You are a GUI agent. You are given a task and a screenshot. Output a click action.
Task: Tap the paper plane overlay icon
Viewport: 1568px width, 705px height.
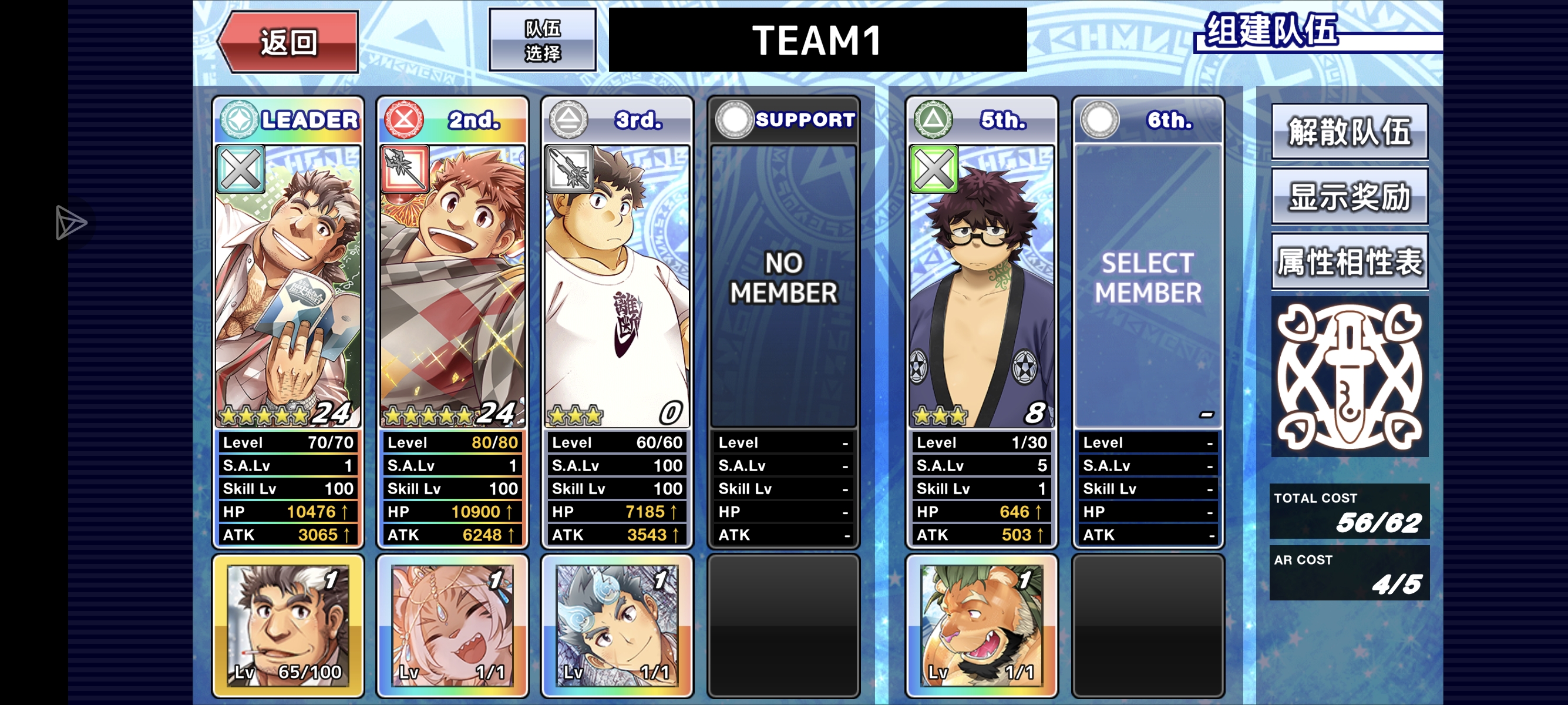click(70, 222)
